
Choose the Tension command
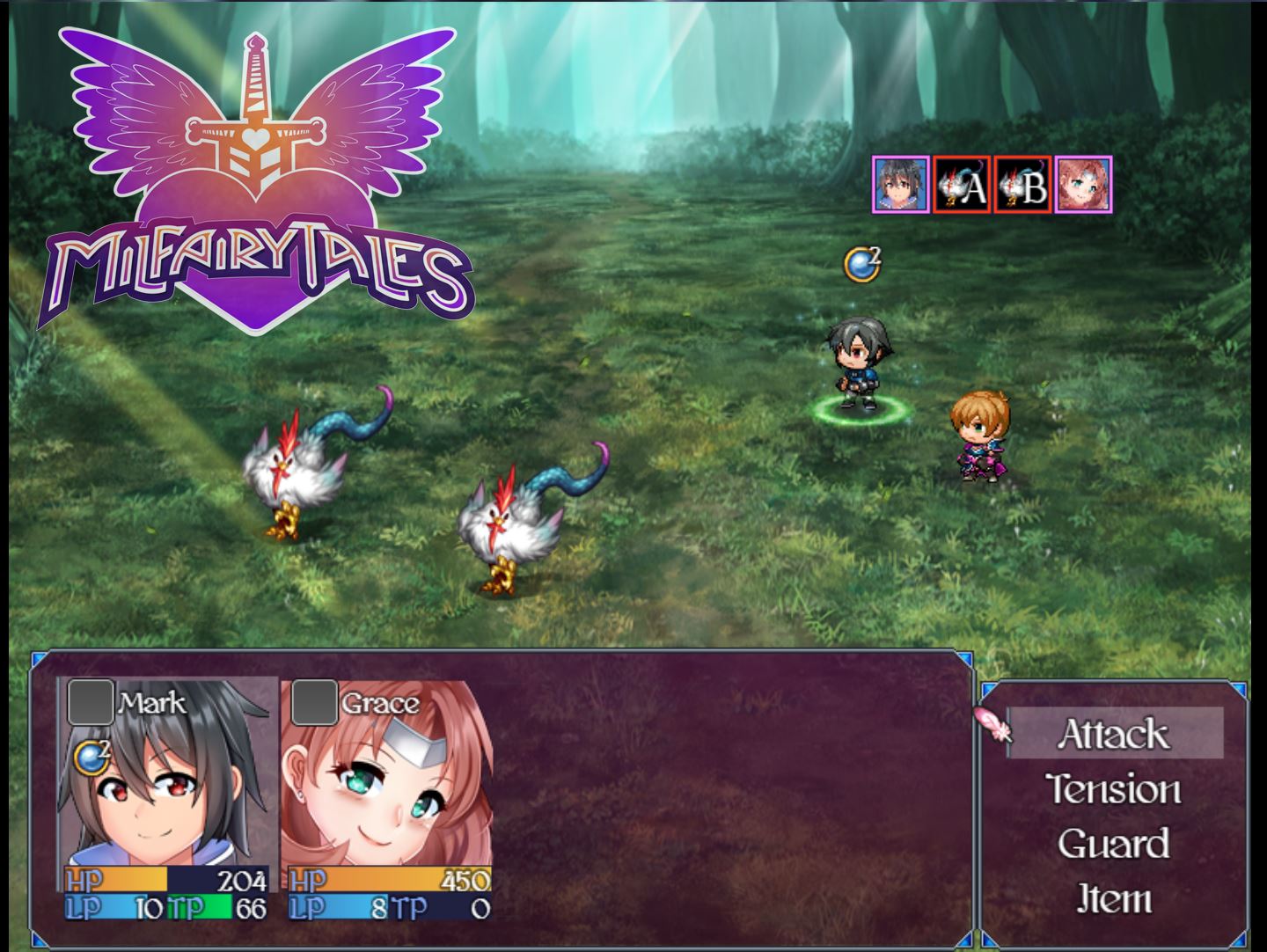click(x=1114, y=789)
